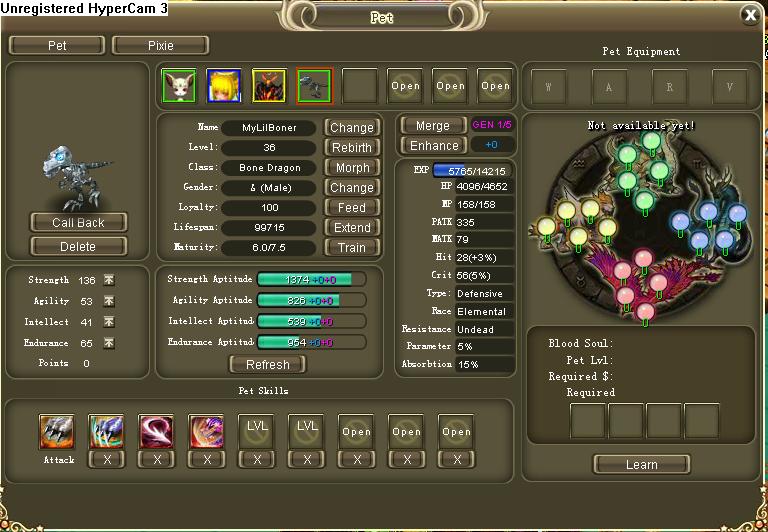
Task: Refresh the pet aptitudes
Action: click(x=267, y=364)
